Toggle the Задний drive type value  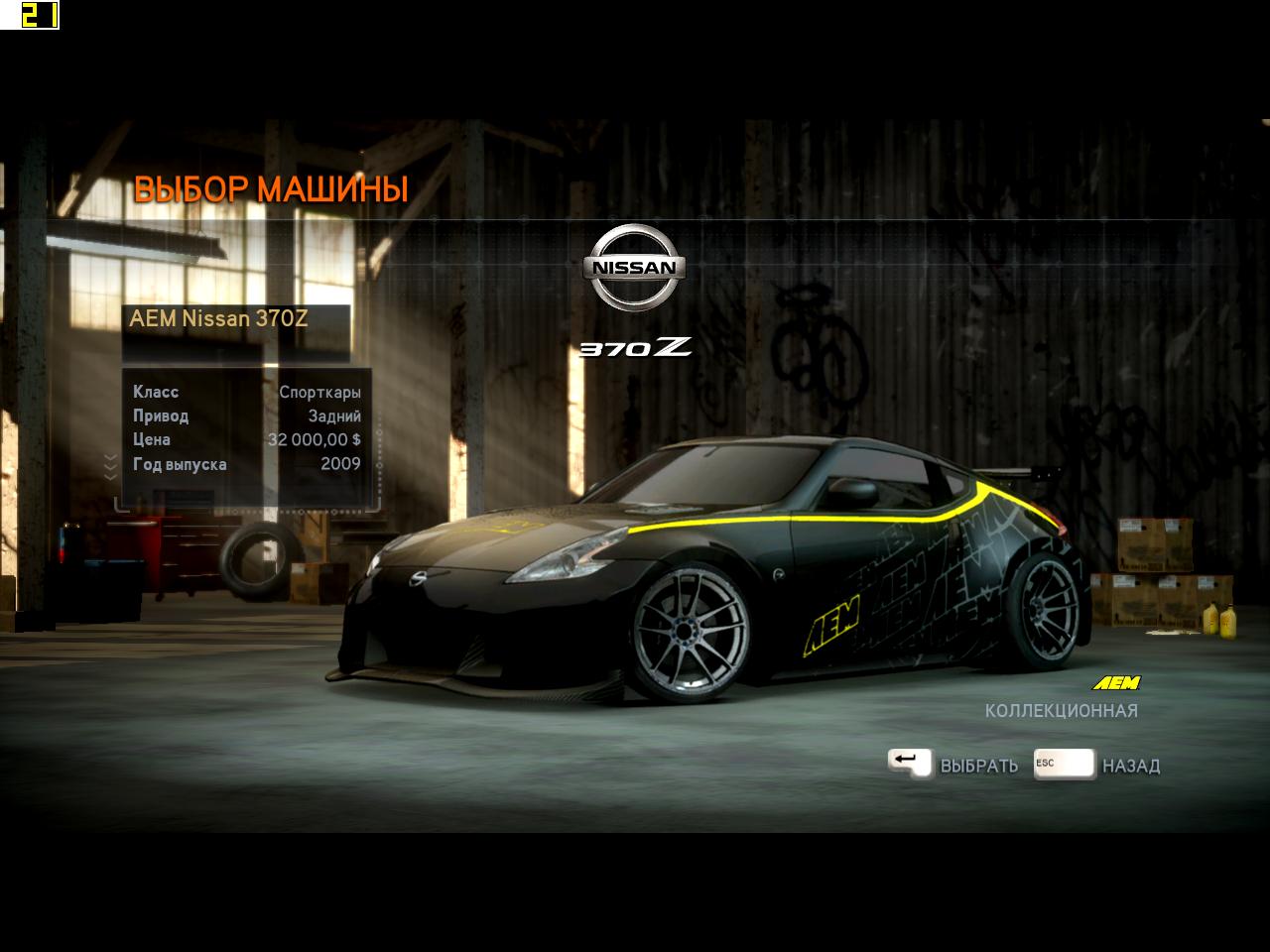click(334, 416)
